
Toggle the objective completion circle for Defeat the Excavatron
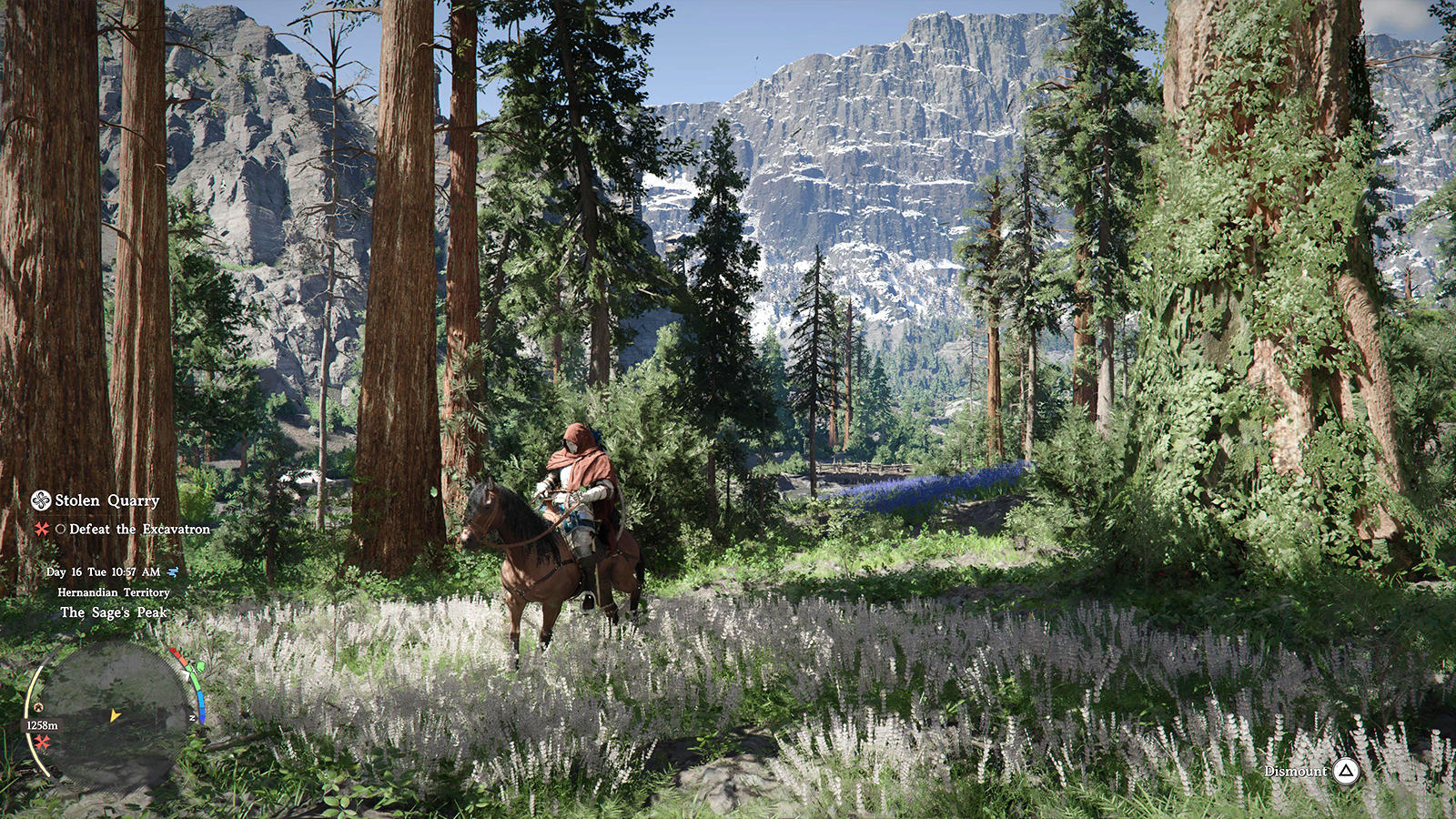click(61, 530)
